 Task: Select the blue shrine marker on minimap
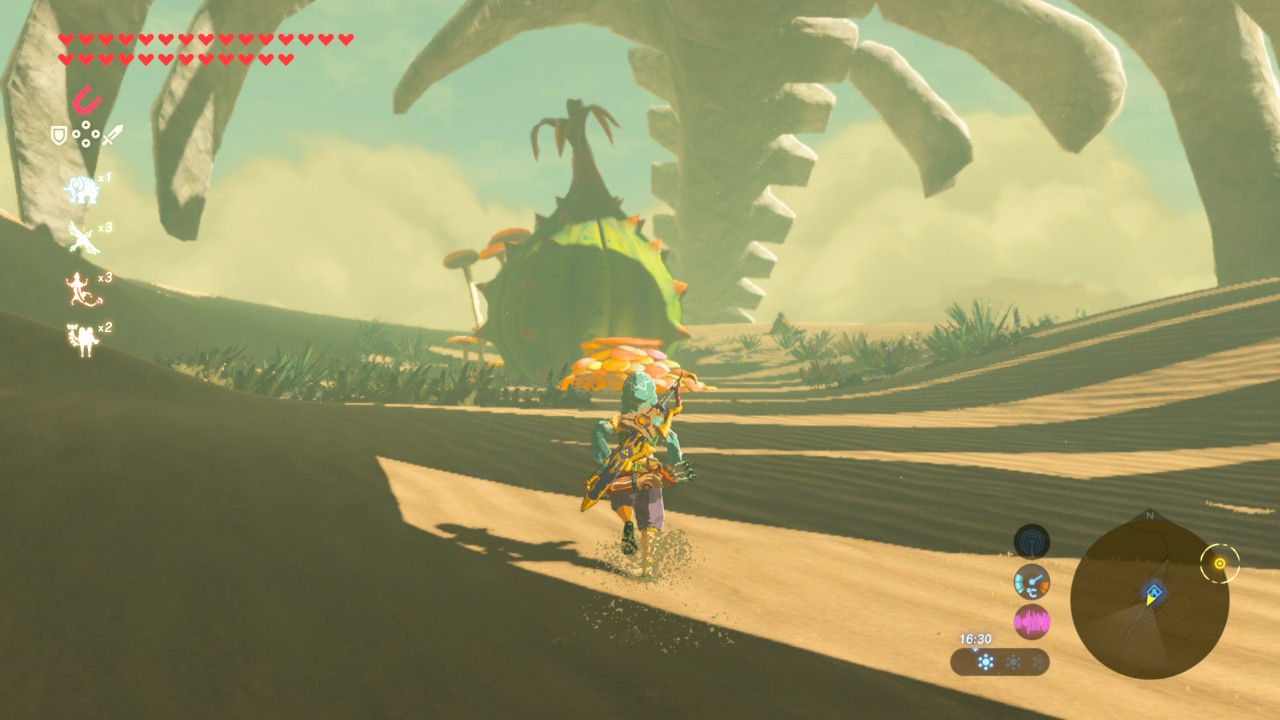(1153, 591)
